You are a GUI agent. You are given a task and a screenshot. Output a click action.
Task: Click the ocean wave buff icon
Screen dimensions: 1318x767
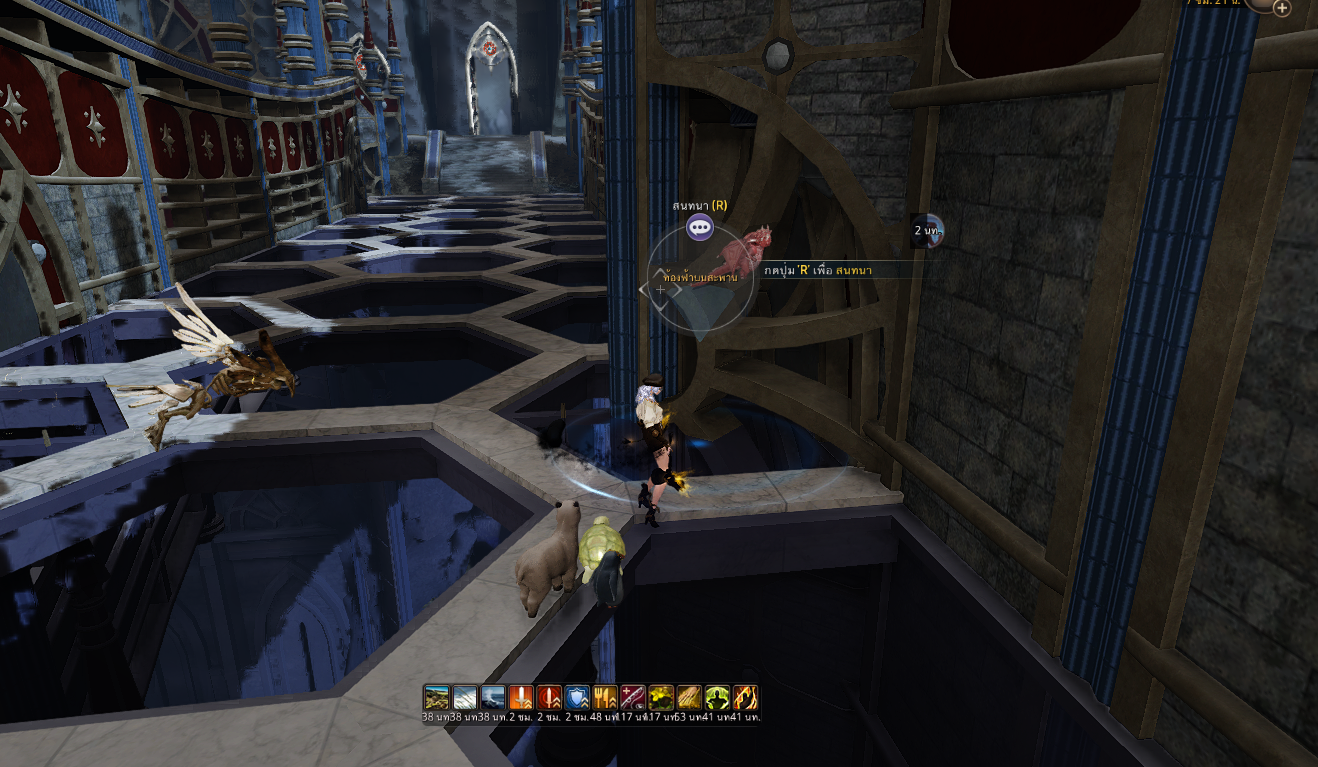pyautogui.click(x=493, y=697)
